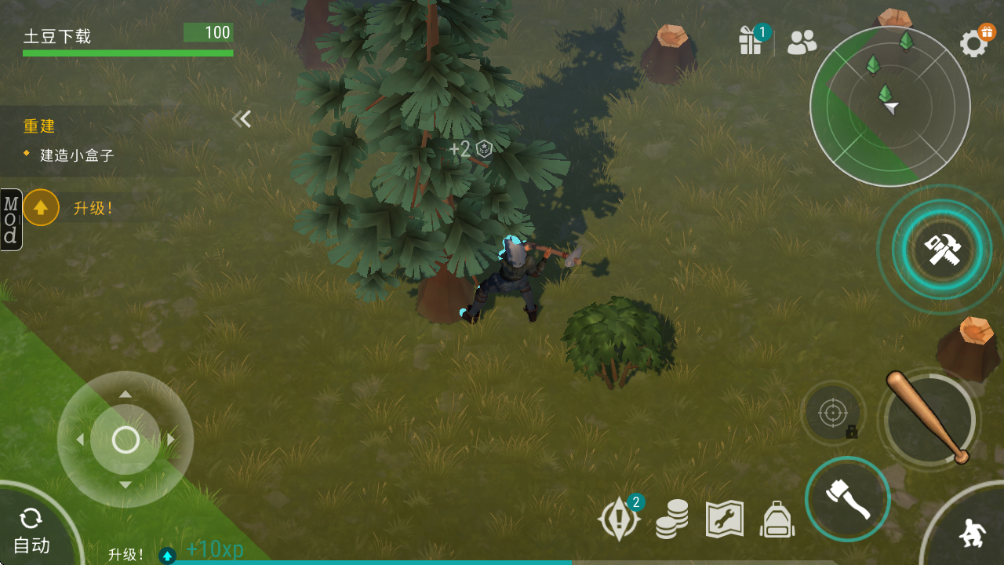Screen dimensions: 1004x565
Task: Tap the circular minimap
Action: (889, 106)
